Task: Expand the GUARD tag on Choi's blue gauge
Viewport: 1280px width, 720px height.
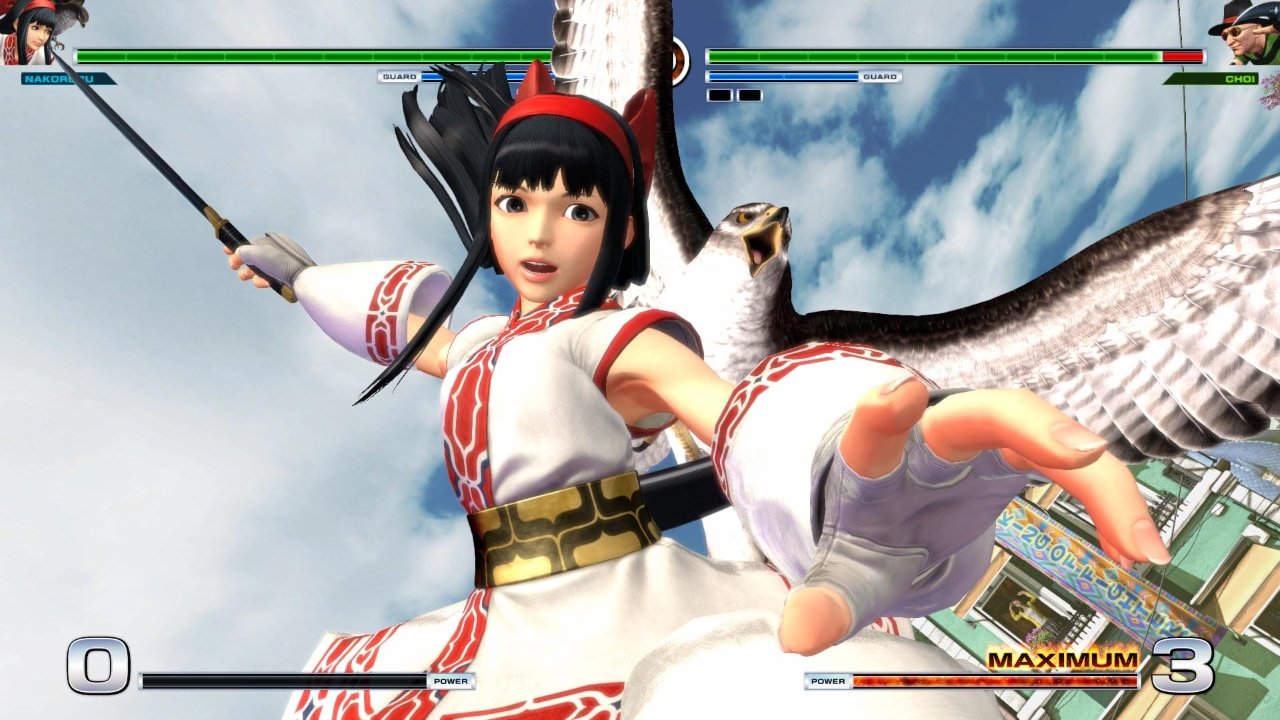Action: coord(880,75)
